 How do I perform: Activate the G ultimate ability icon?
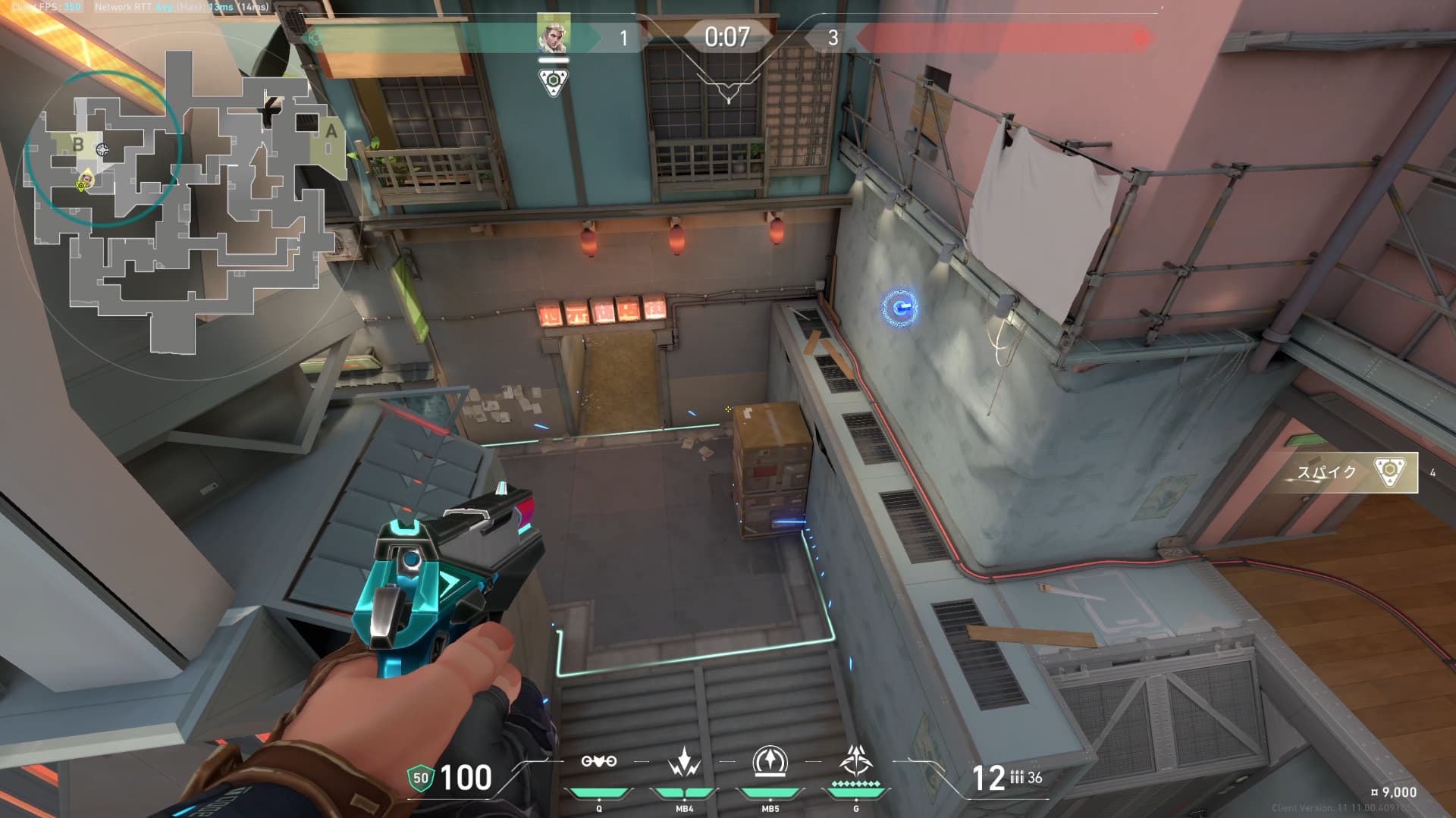click(856, 760)
